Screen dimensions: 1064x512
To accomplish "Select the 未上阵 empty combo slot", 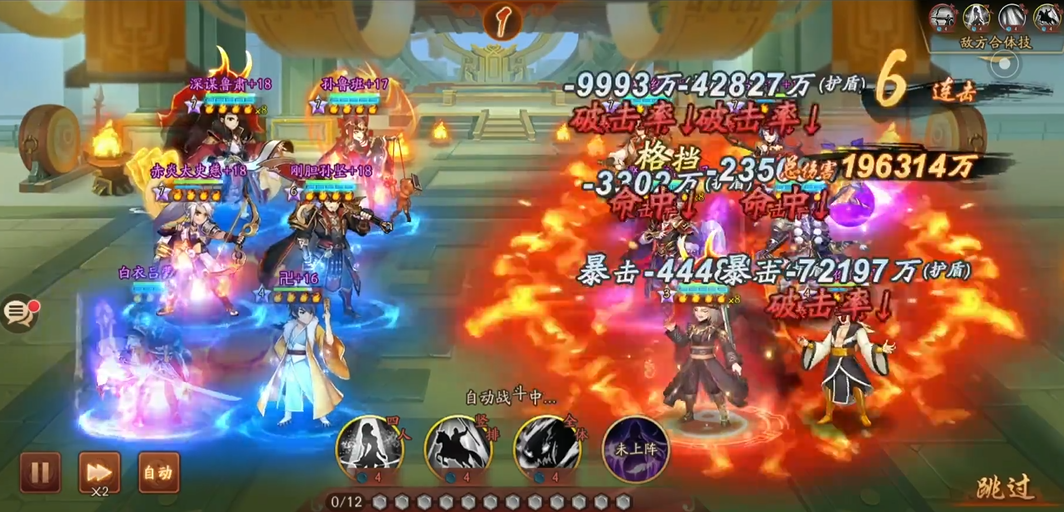I will tap(635, 444).
